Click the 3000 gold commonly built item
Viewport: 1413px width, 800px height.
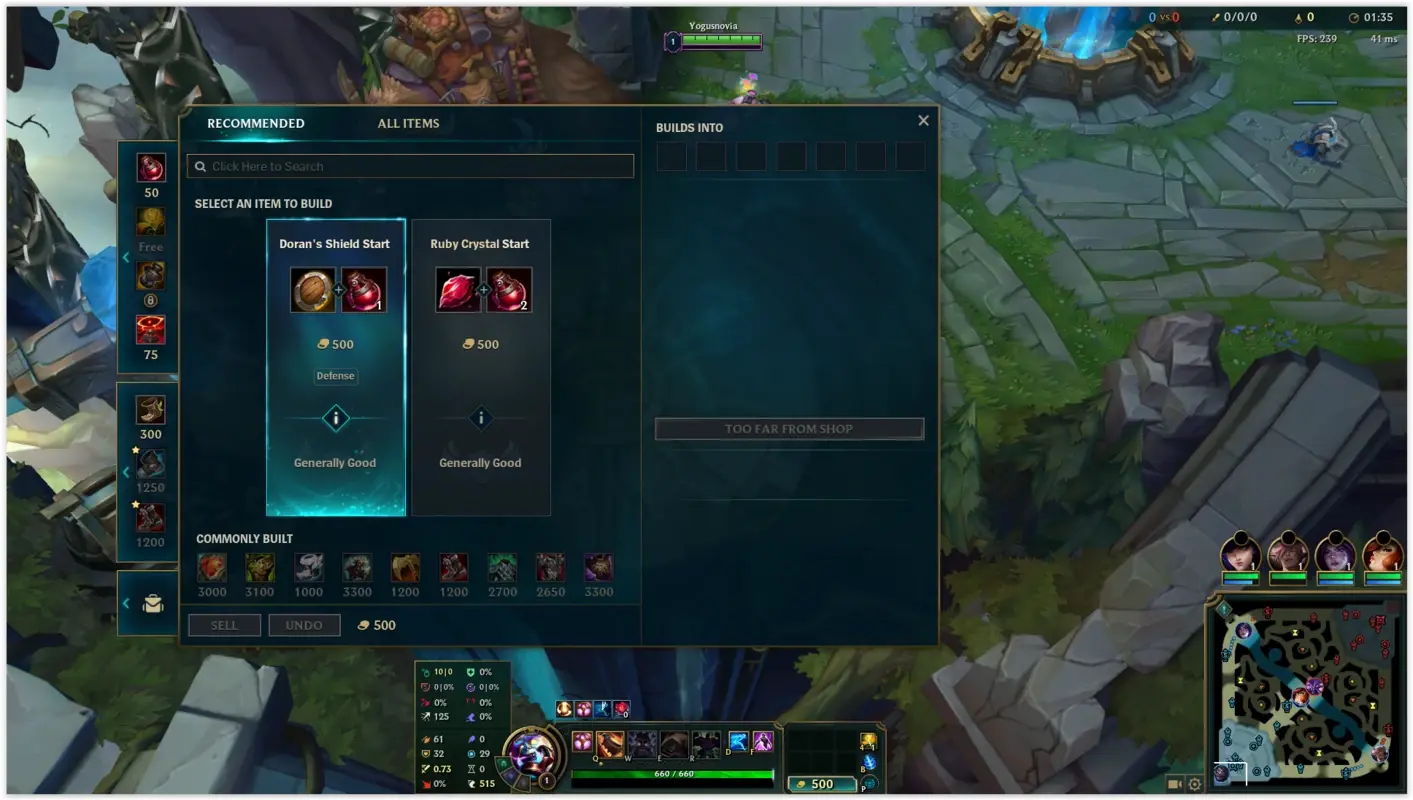(211, 568)
